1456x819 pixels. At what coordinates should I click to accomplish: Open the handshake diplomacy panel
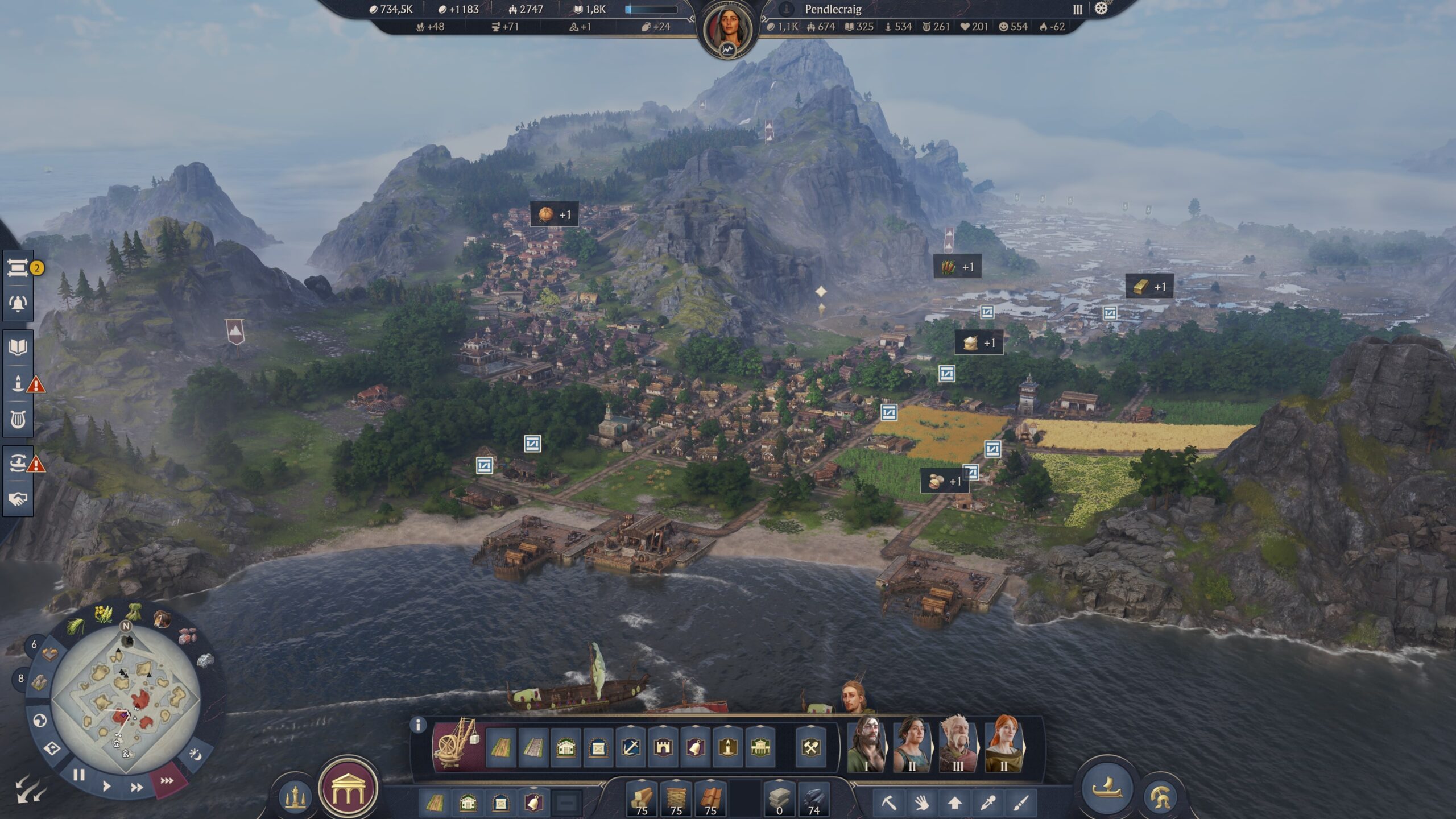tap(18, 499)
